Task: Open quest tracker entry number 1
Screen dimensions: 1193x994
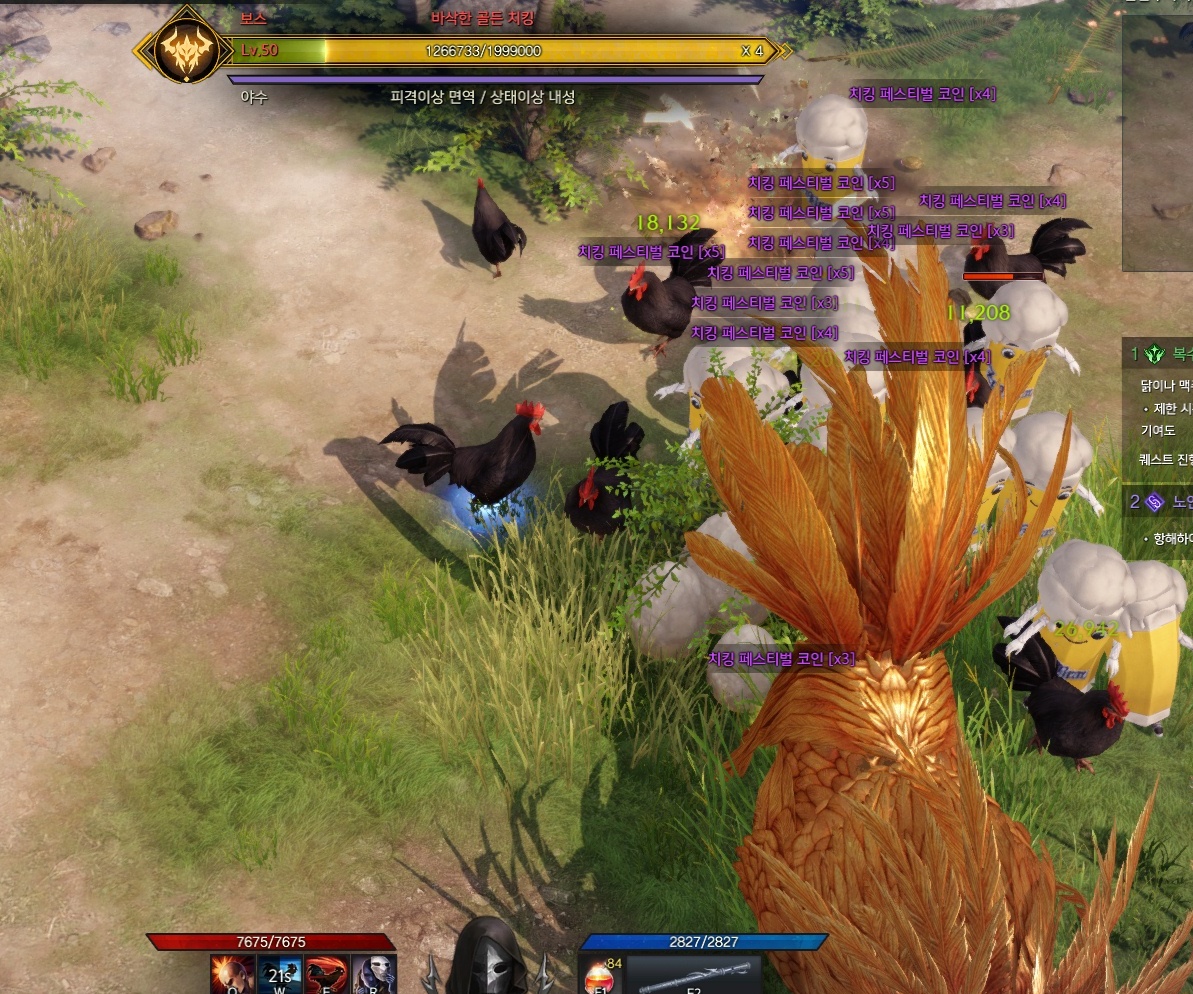Action: coord(1158,353)
